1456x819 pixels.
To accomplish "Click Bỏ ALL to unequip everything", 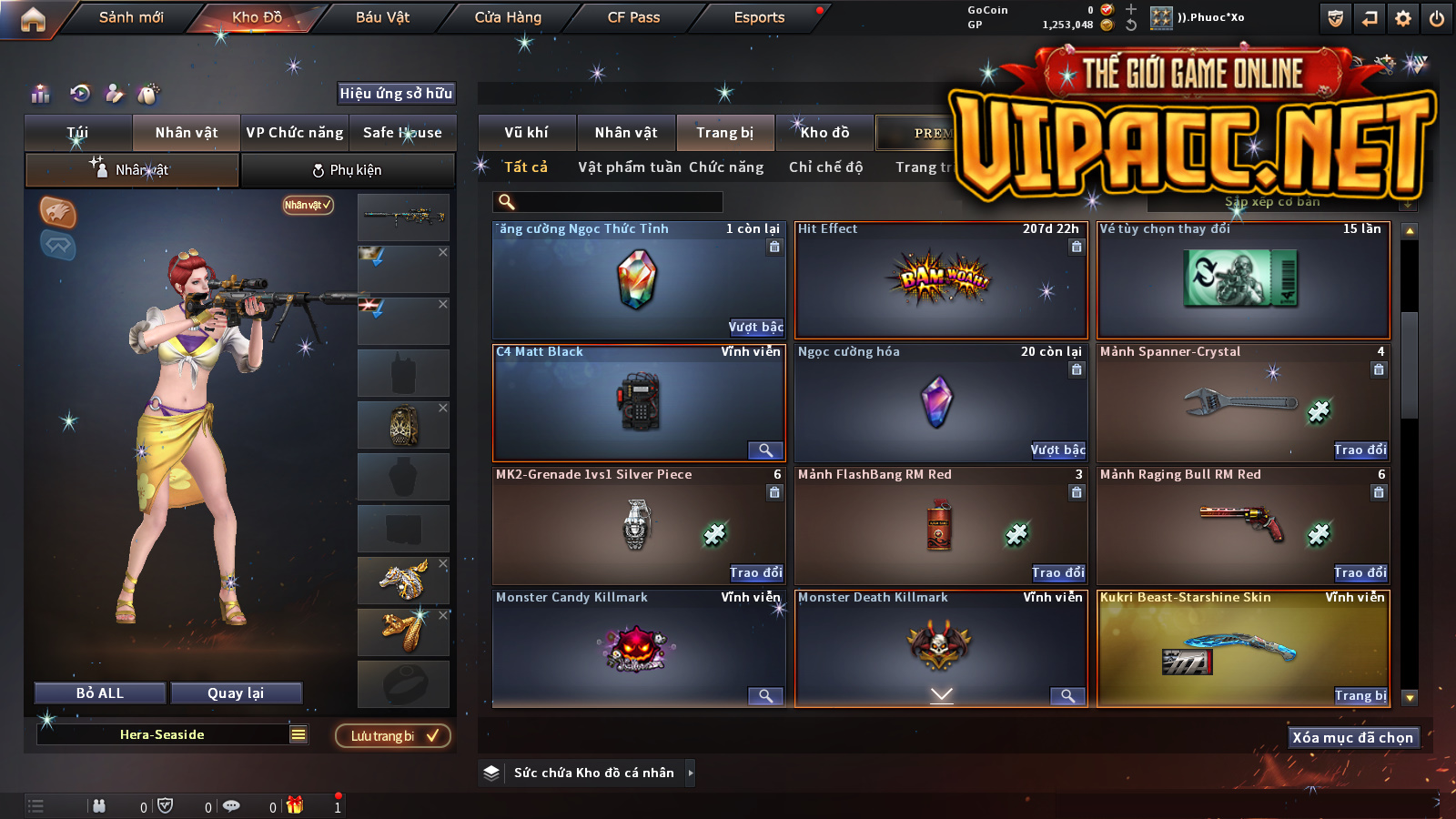I will coord(100,693).
